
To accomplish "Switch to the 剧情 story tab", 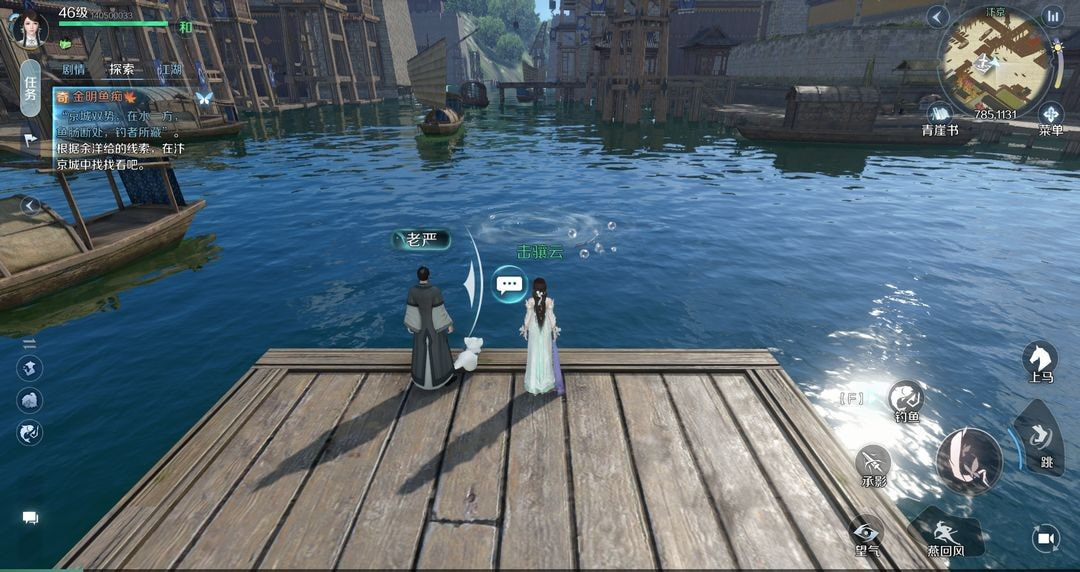I will coord(73,69).
